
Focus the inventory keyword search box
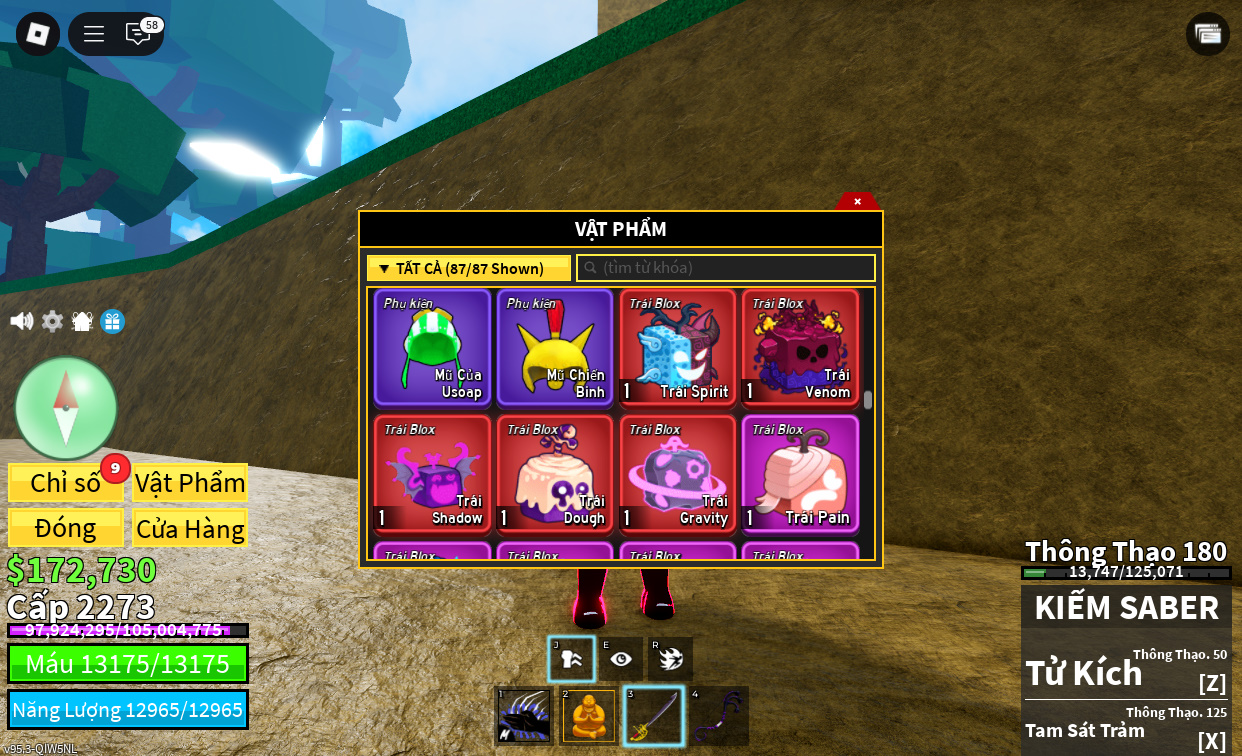click(x=726, y=268)
